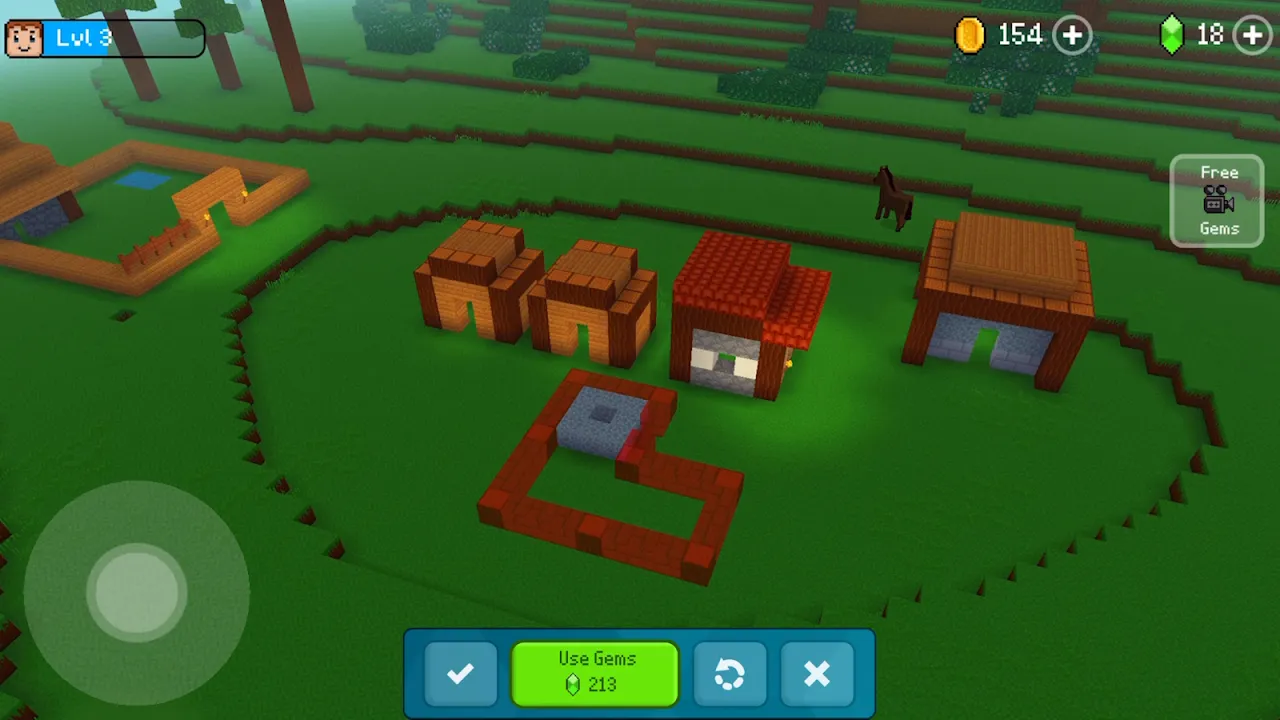The width and height of the screenshot is (1280, 720).
Task: Tap the rotate building icon
Action: (x=730, y=674)
